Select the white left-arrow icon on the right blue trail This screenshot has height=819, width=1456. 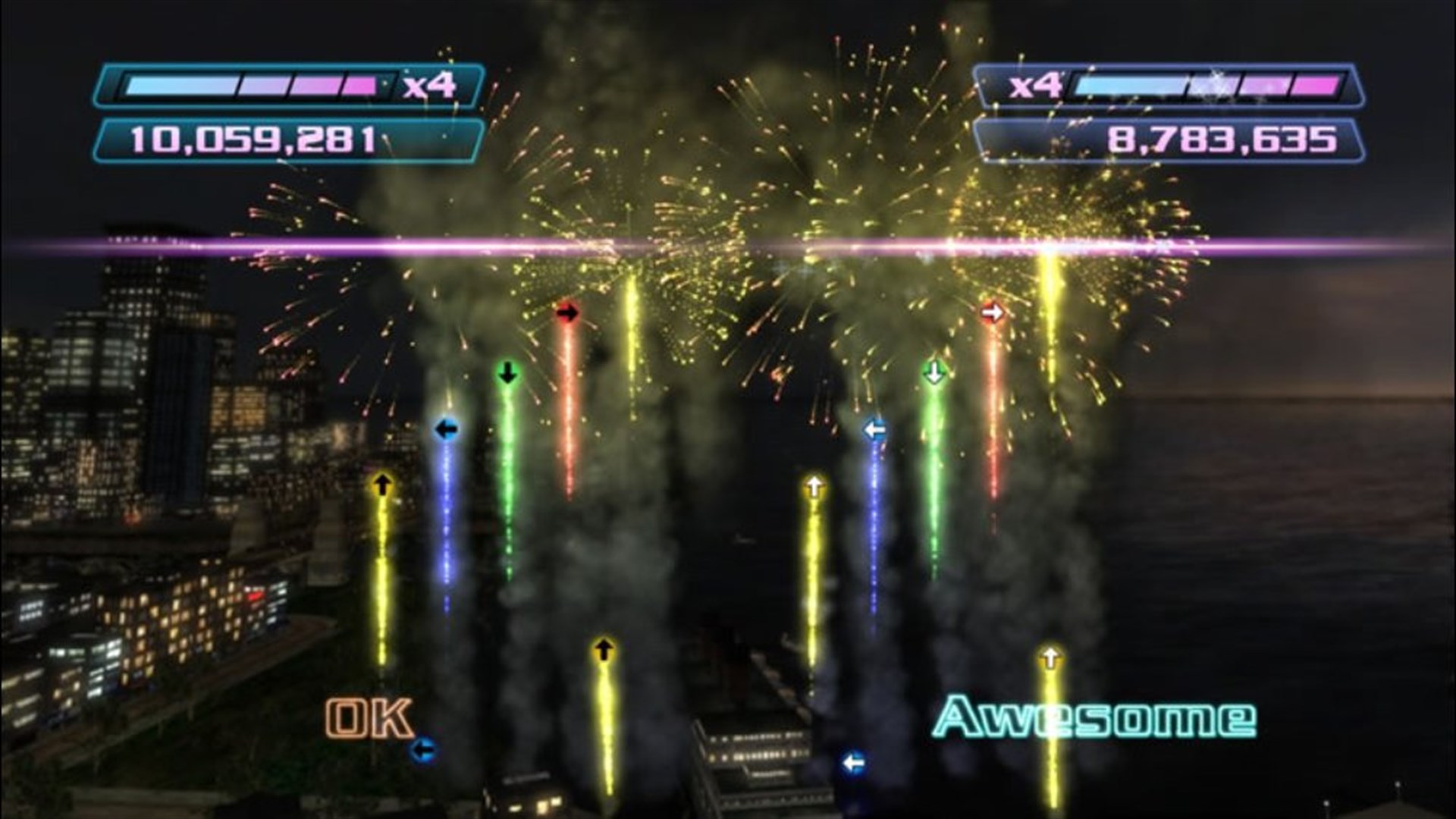874,427
